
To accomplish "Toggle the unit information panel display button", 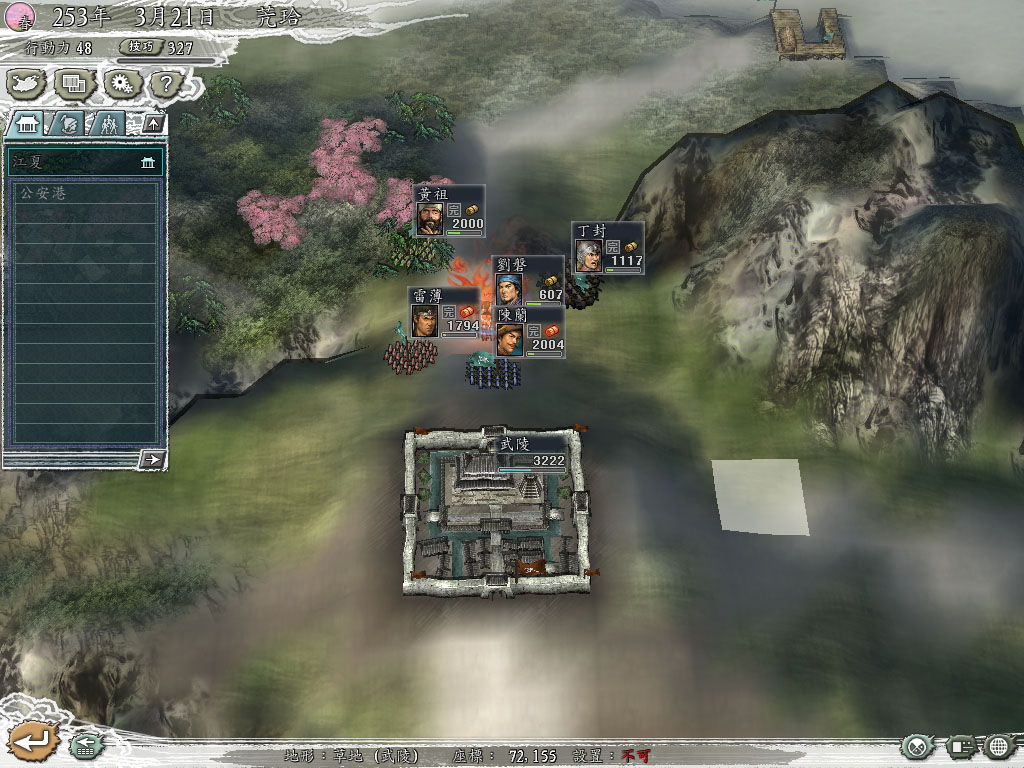I will [962, 746].
